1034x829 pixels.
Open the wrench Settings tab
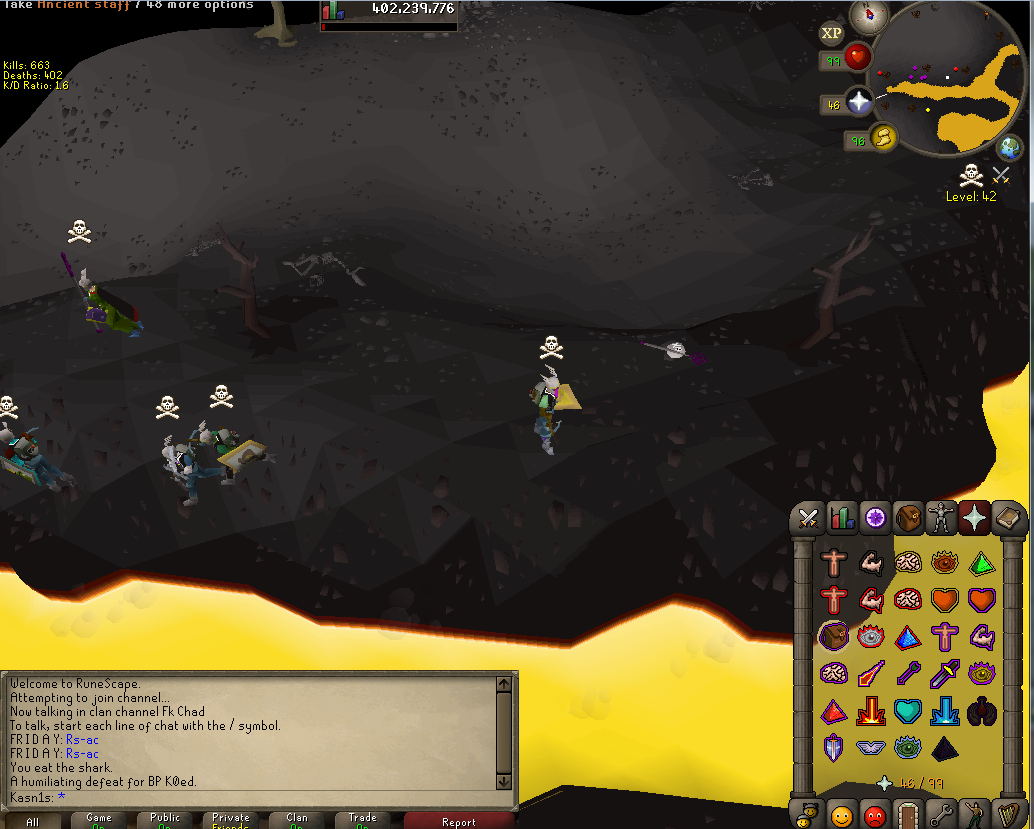(x=940, y=814)
